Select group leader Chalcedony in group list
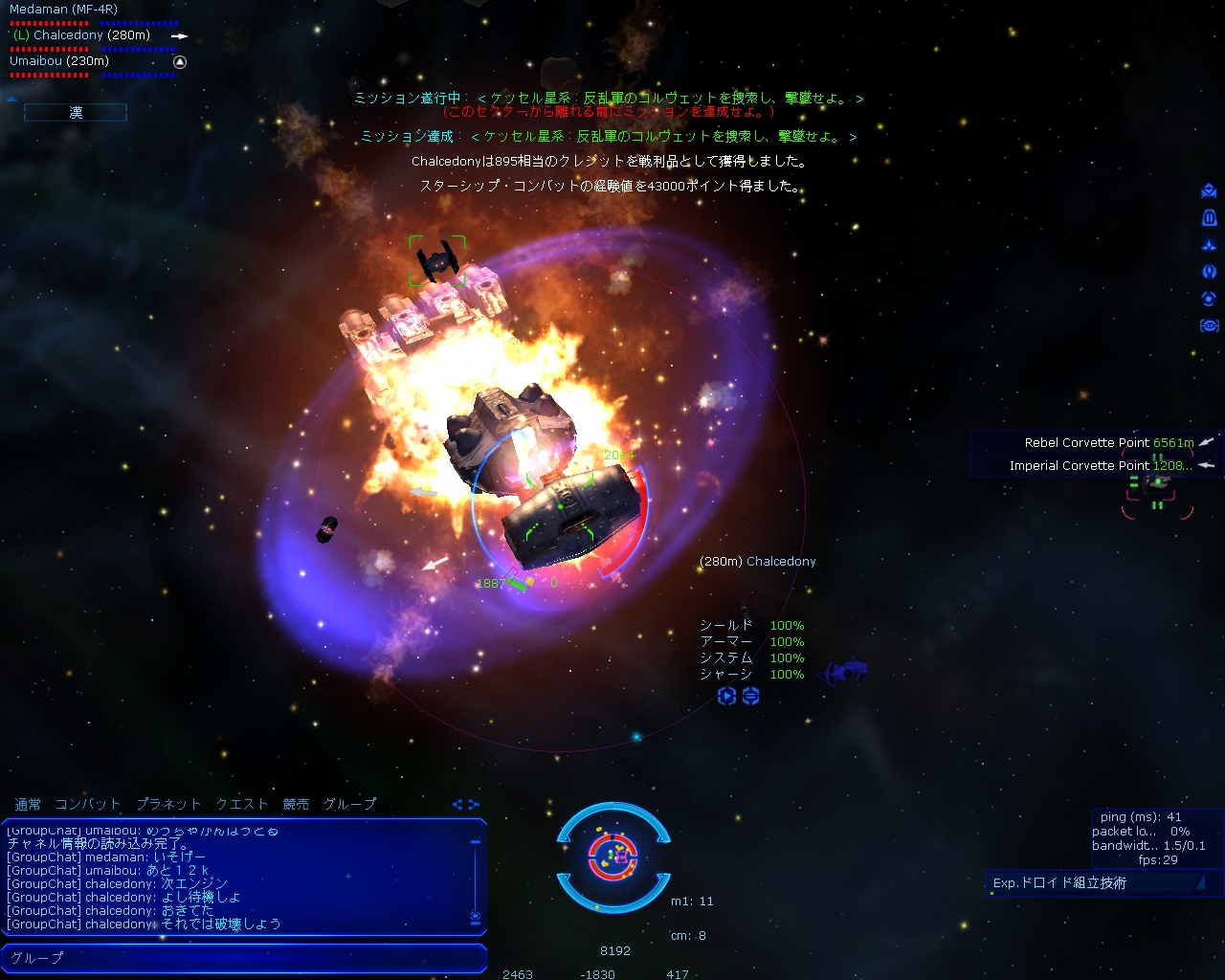 click(x=81, y=35)
